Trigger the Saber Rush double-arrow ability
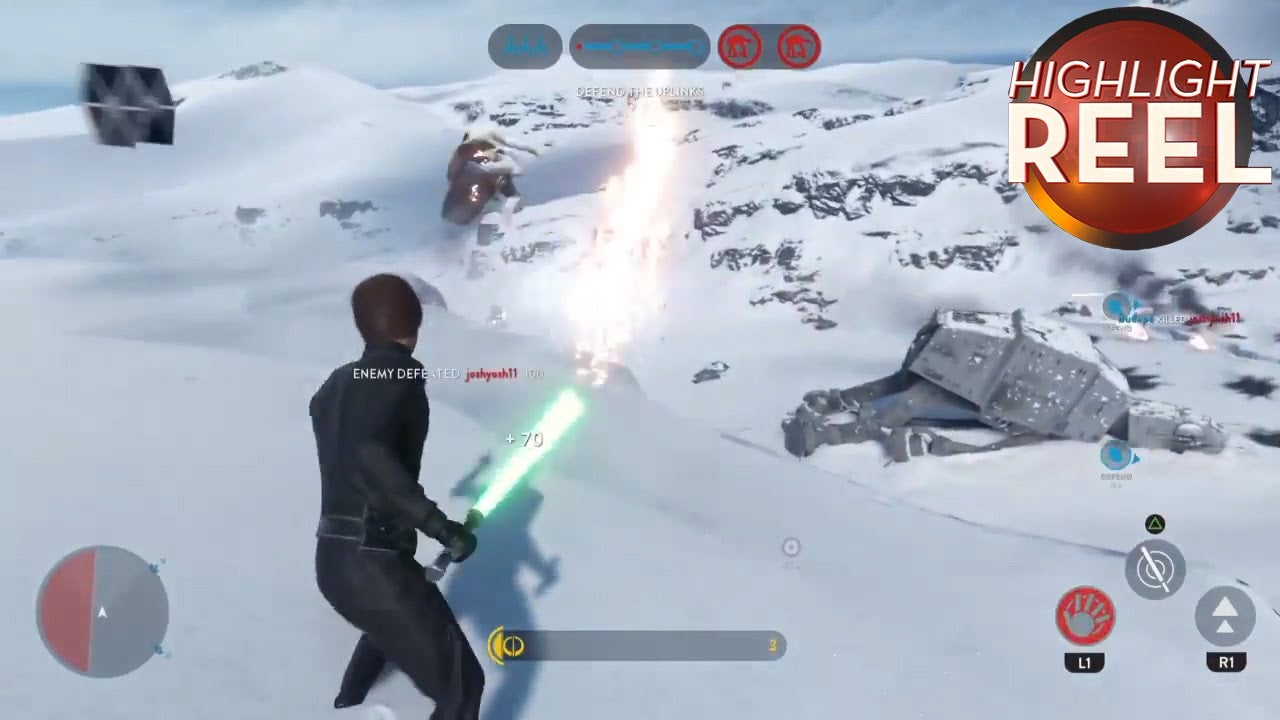Image resolution: width=1280 pixels, height=720 pixels. [x=1225, y=615]
